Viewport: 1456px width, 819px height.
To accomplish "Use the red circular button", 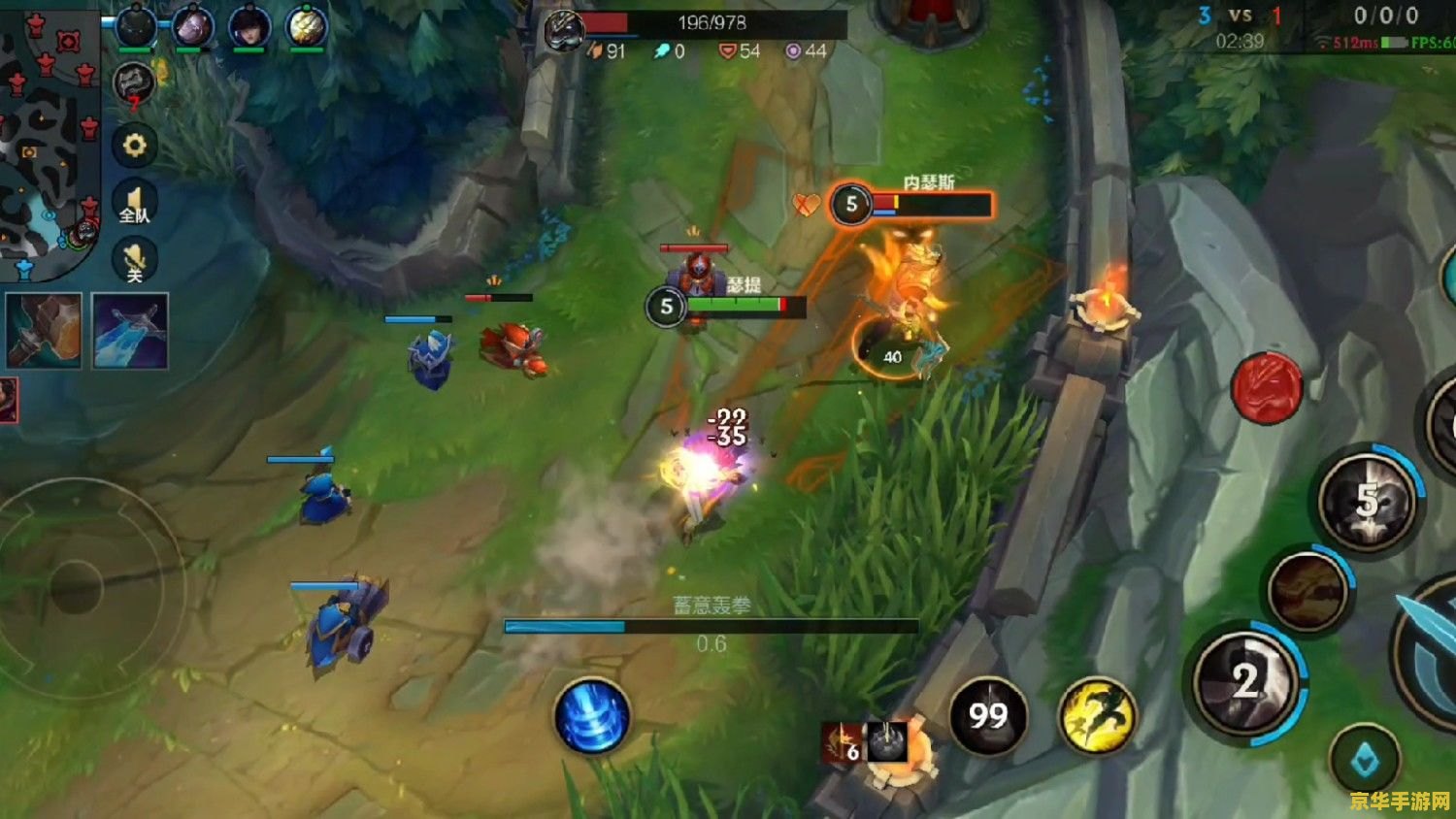I will tap(1267, 387).
